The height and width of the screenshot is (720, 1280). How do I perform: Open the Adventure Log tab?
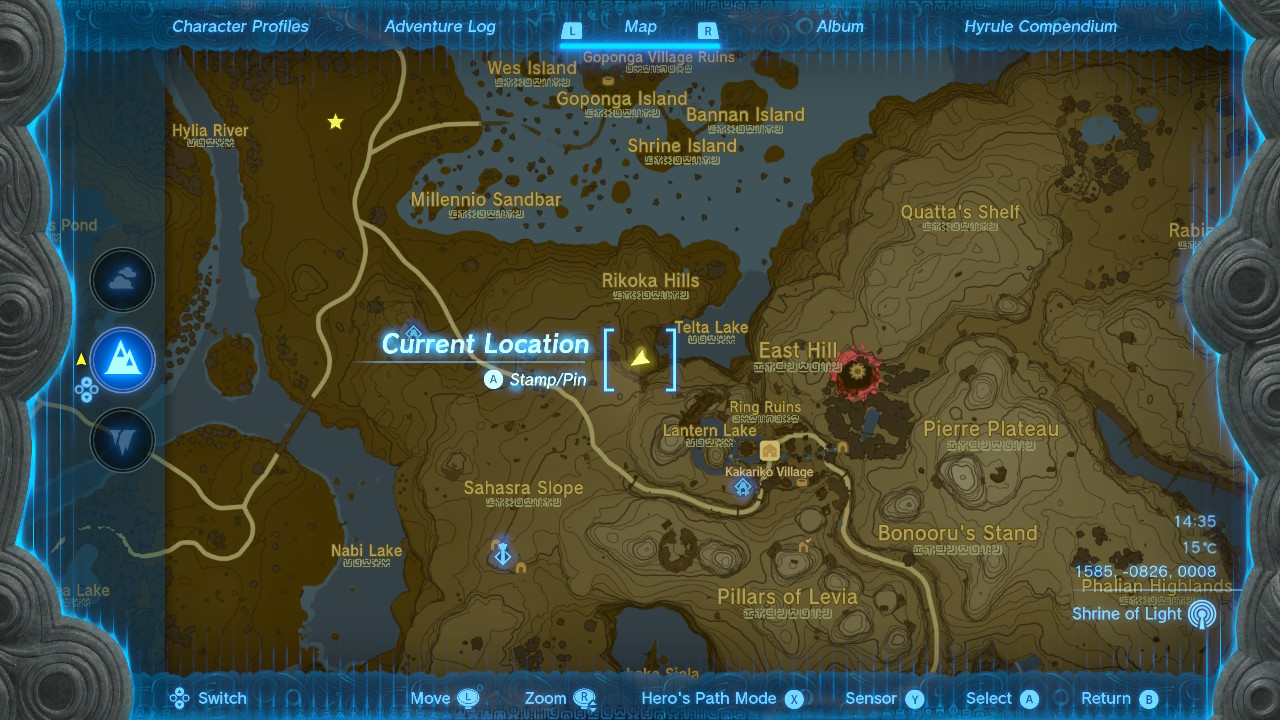pyautogui.click(x=440, y=26)
